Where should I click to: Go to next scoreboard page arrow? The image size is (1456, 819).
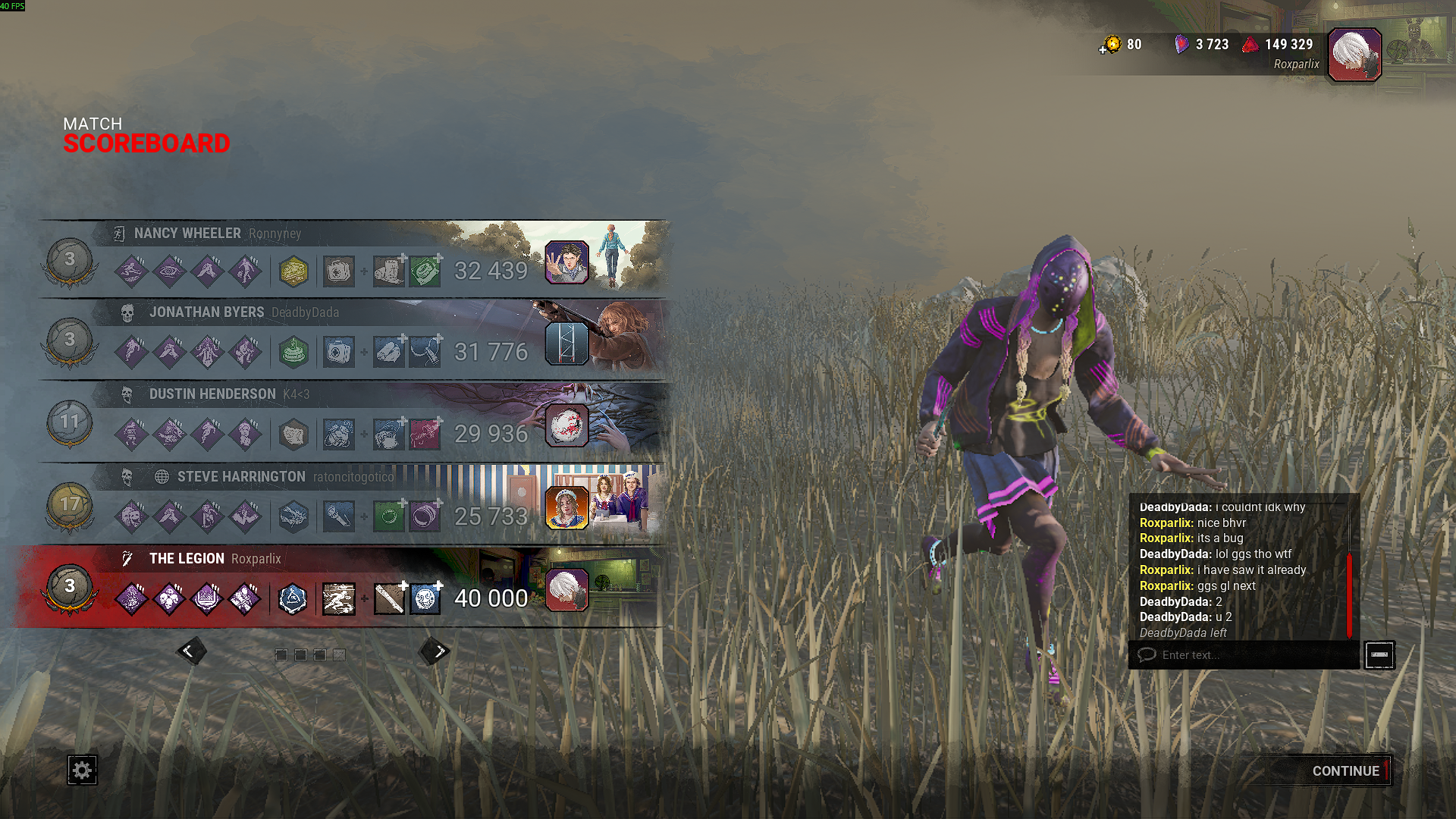pyautogui.click(x=436, y=651)
